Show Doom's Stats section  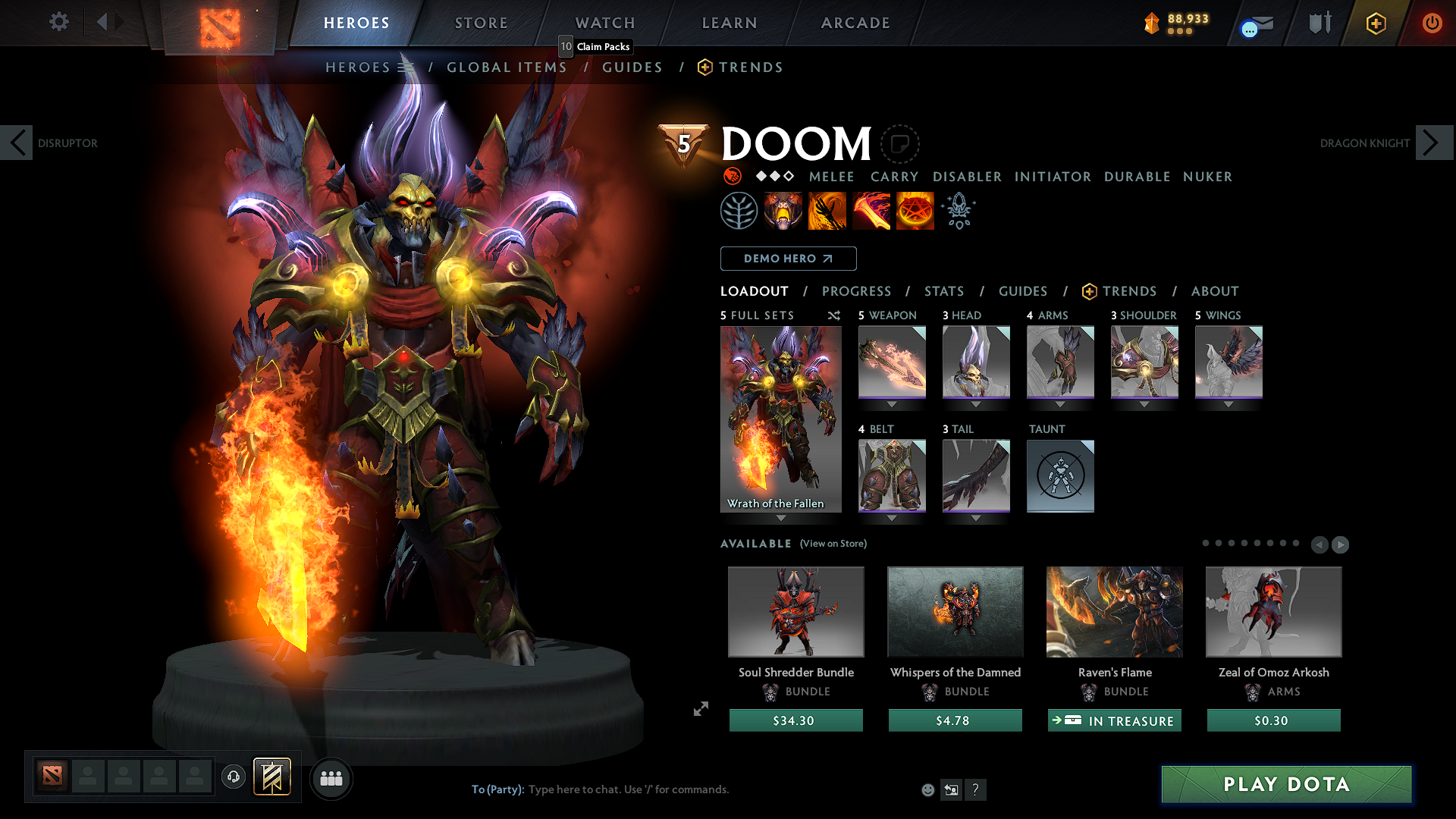click(x=943, y=291)
